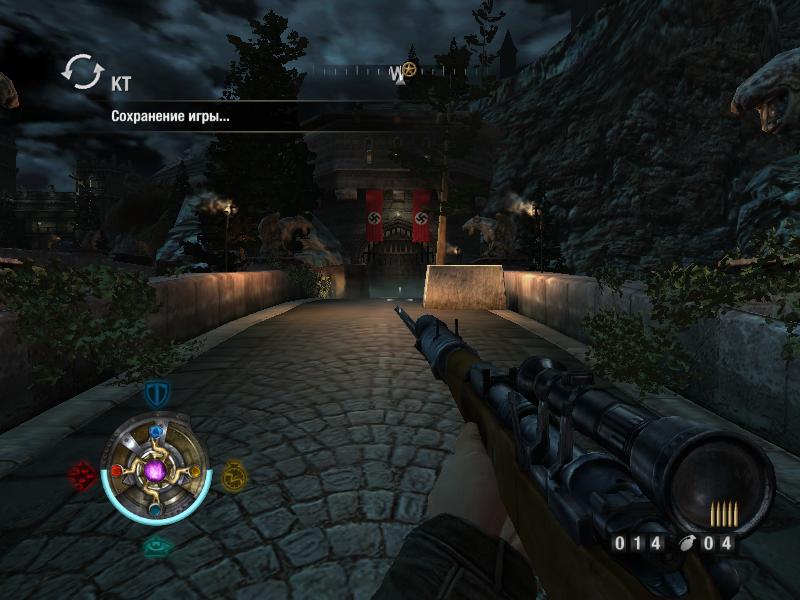Image resolution: width=800 pixels, height=600 pixels.
Task: Select the red Empower power icon
Action: click(x=82, y=474)
